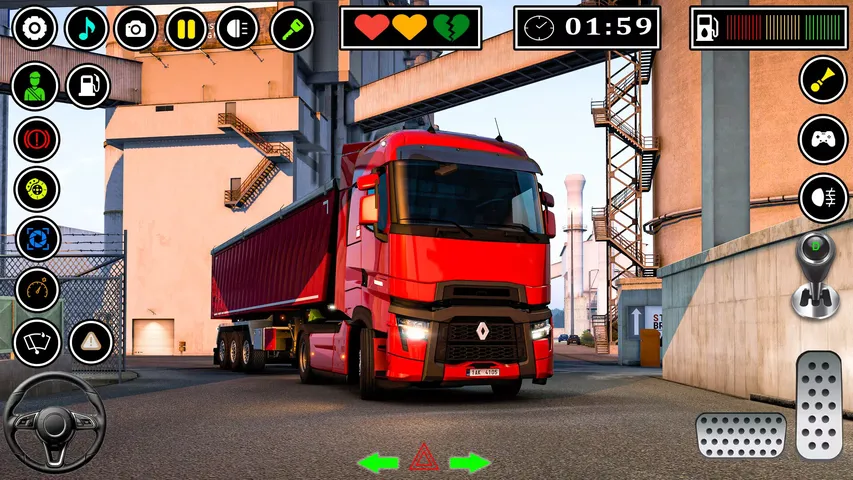Screen dimensions: 853x480
Task: Sound the yellow horn
Action: (x=823, y=80)
